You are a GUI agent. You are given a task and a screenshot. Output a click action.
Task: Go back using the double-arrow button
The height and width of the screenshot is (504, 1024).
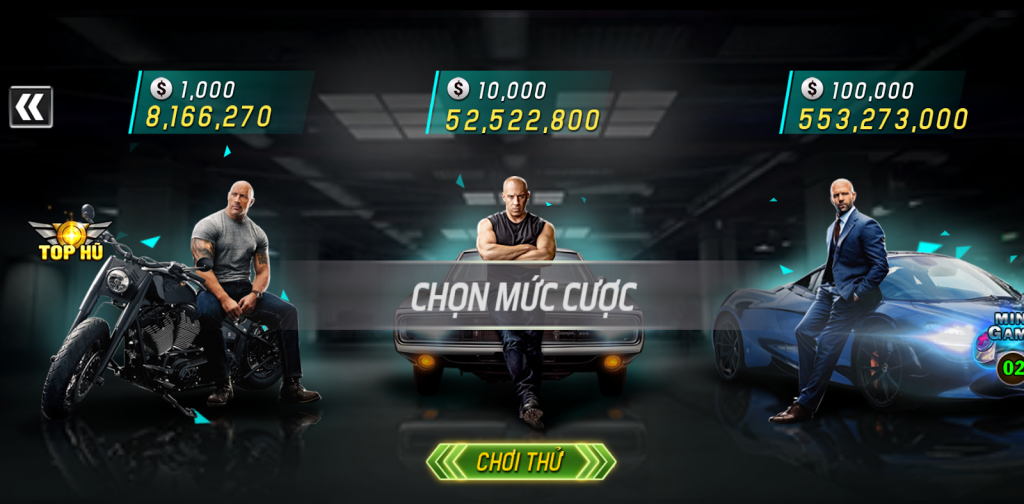pos(31,107)
